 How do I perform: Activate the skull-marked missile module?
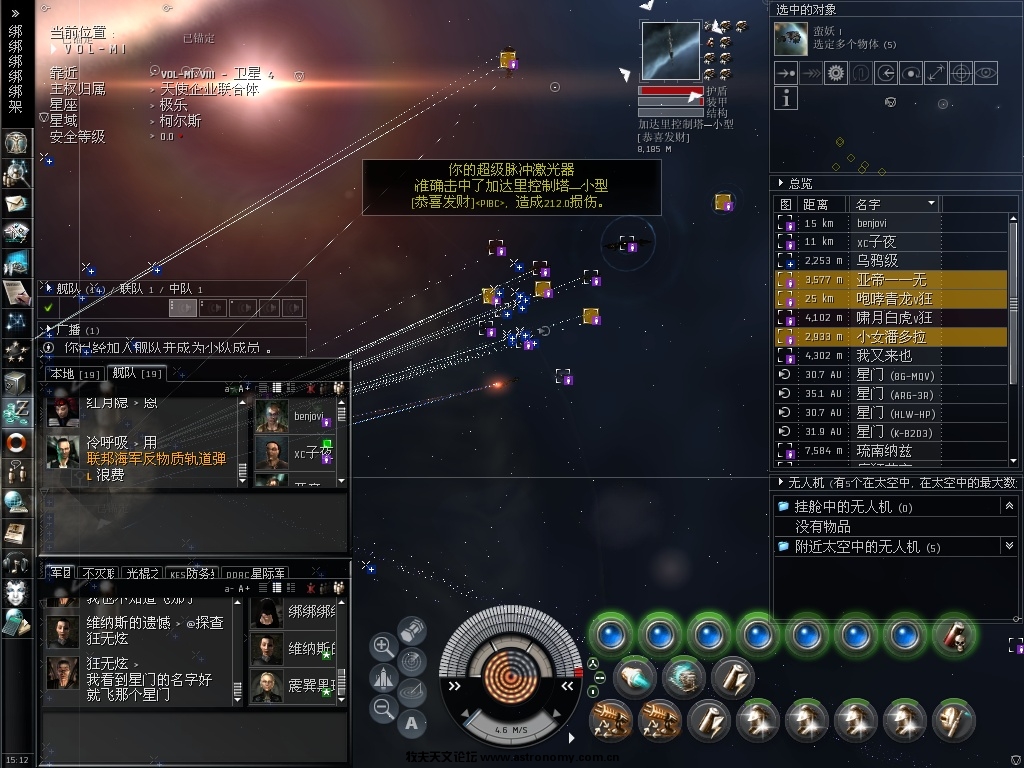click(x=954, y=636)
